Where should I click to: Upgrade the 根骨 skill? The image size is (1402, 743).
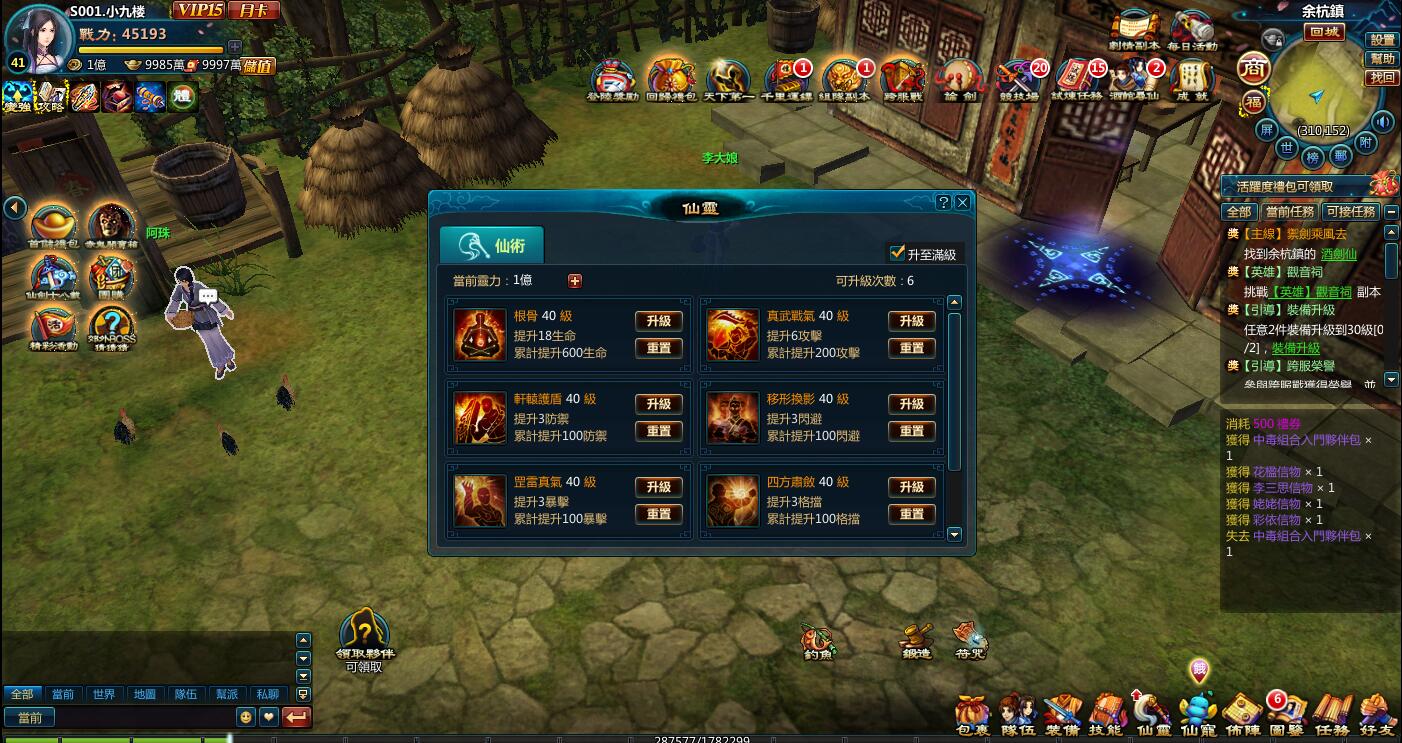point(658,321)
